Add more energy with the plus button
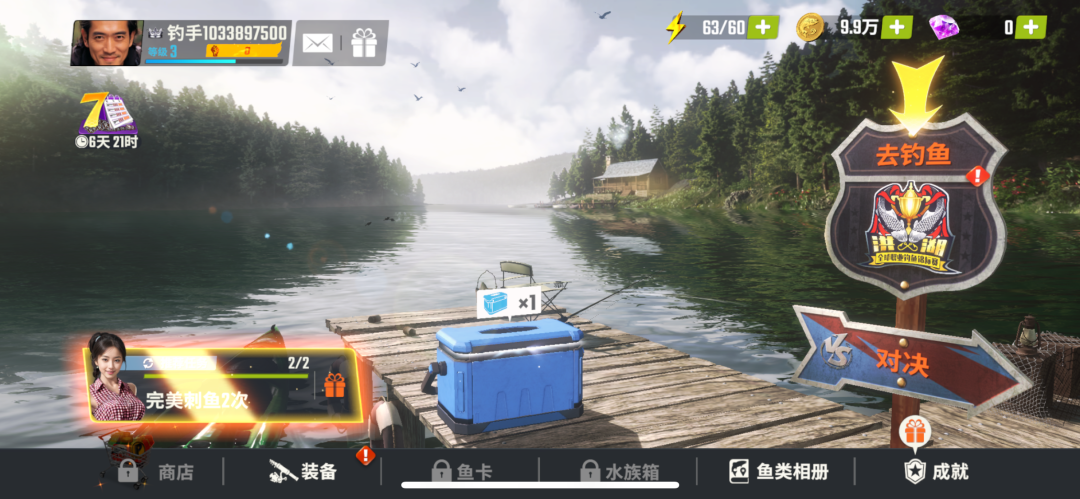Screen dimensions: 1080x499 (764, 27)
